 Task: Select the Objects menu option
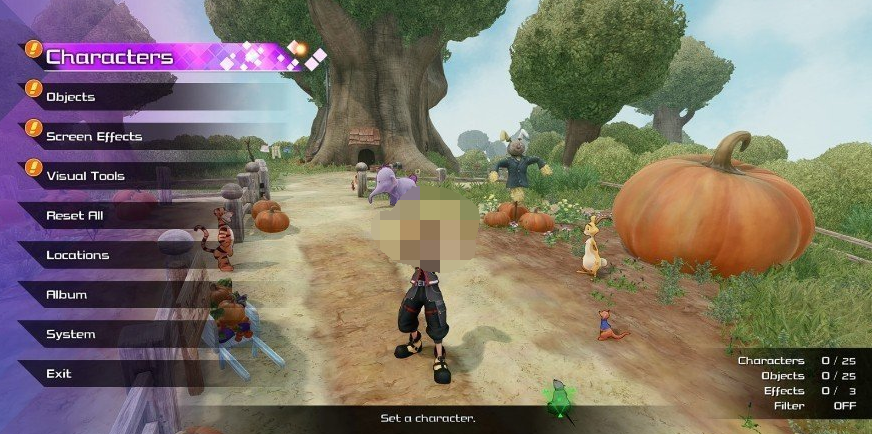click(x=71, y=97)
